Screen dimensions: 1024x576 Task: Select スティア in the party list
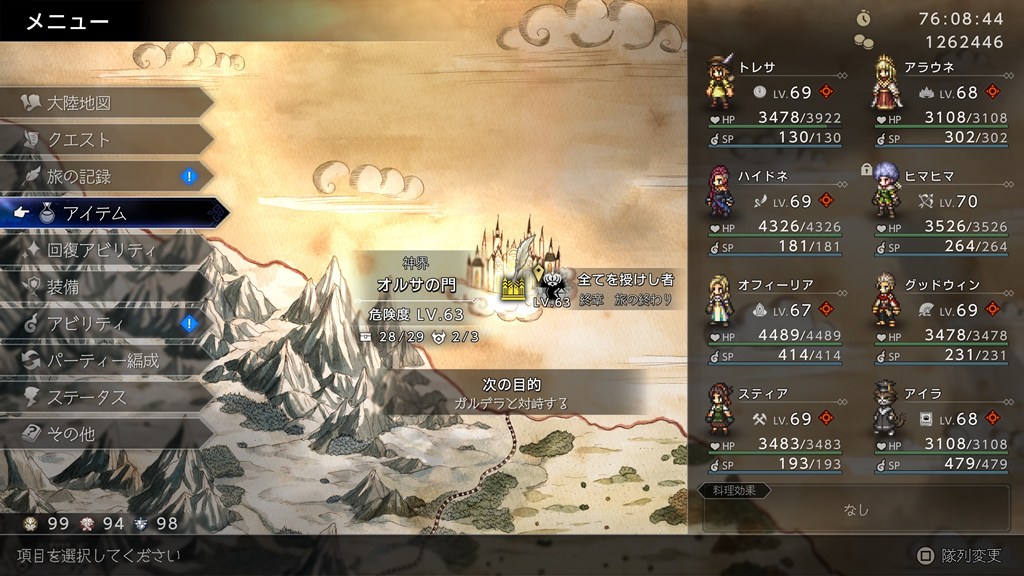click(x=773, y=427)
